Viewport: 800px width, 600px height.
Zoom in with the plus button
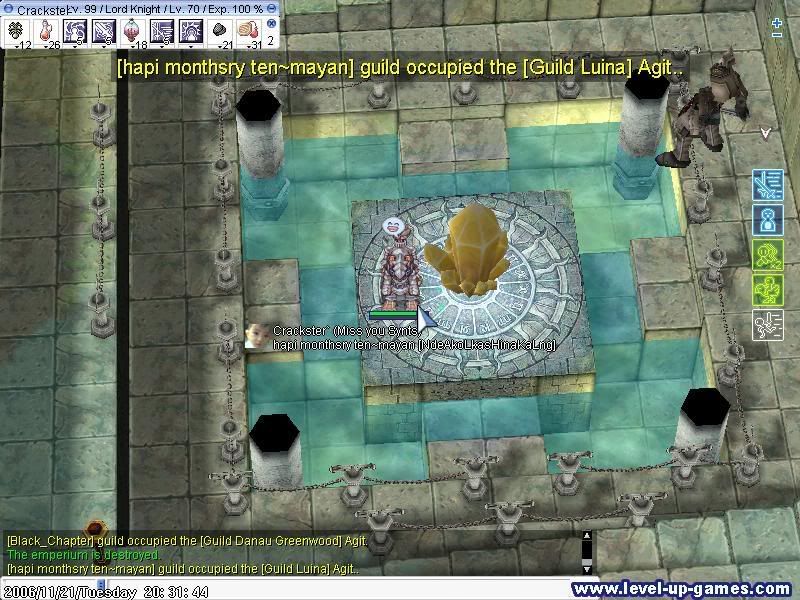coord(777,22)
